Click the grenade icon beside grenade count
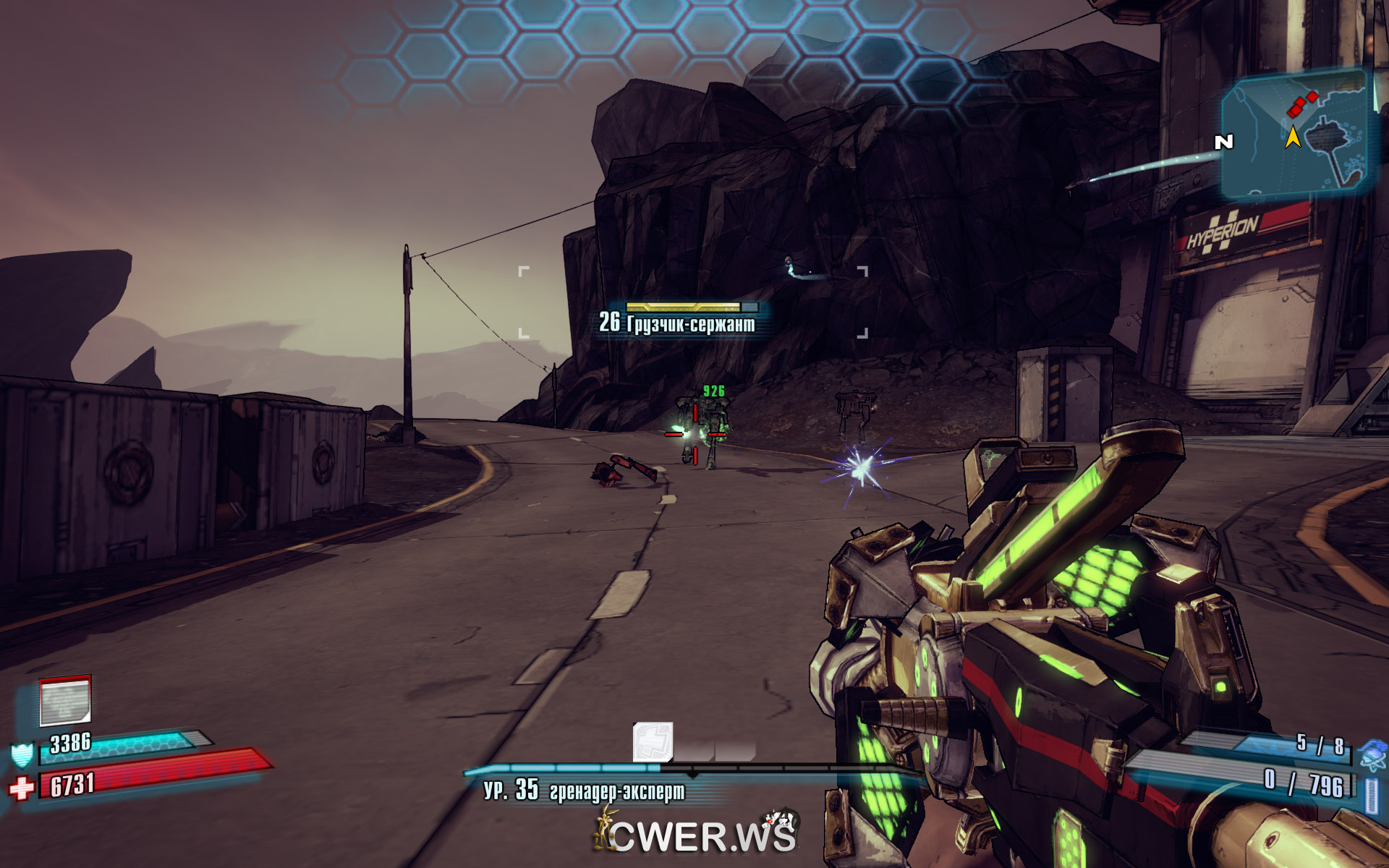This screenshot has height=868, width=1389. [1372, 755]
